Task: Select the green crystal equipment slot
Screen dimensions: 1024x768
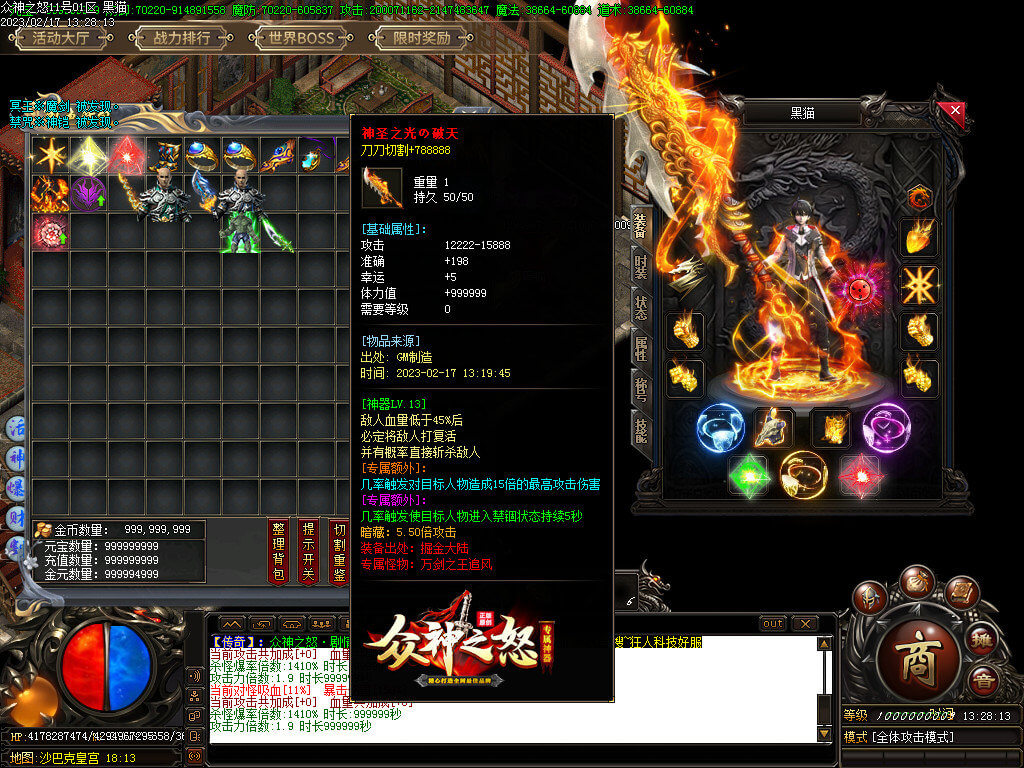Action: (x=747, y=474)
